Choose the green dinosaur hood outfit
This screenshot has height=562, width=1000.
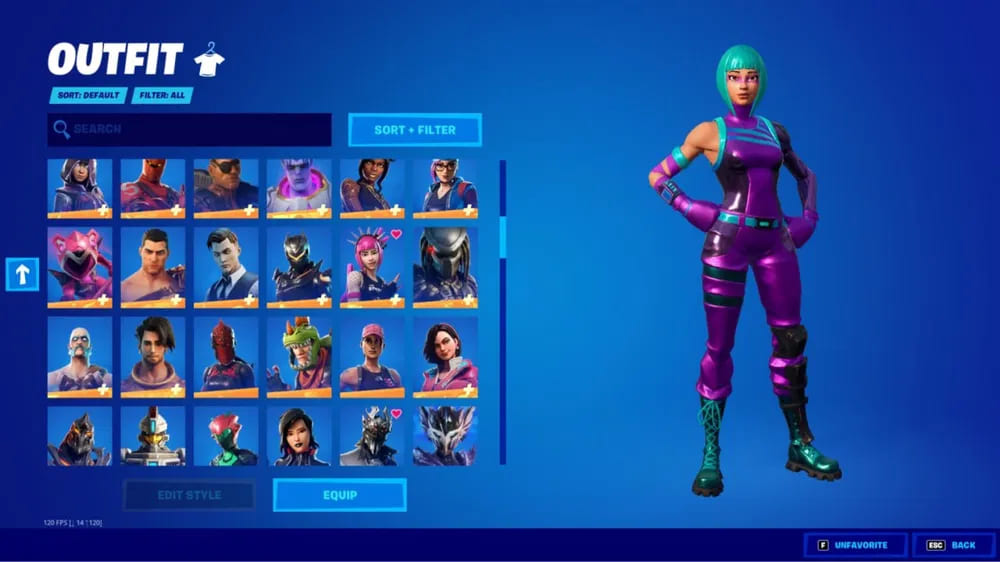[x=299, y=356]
